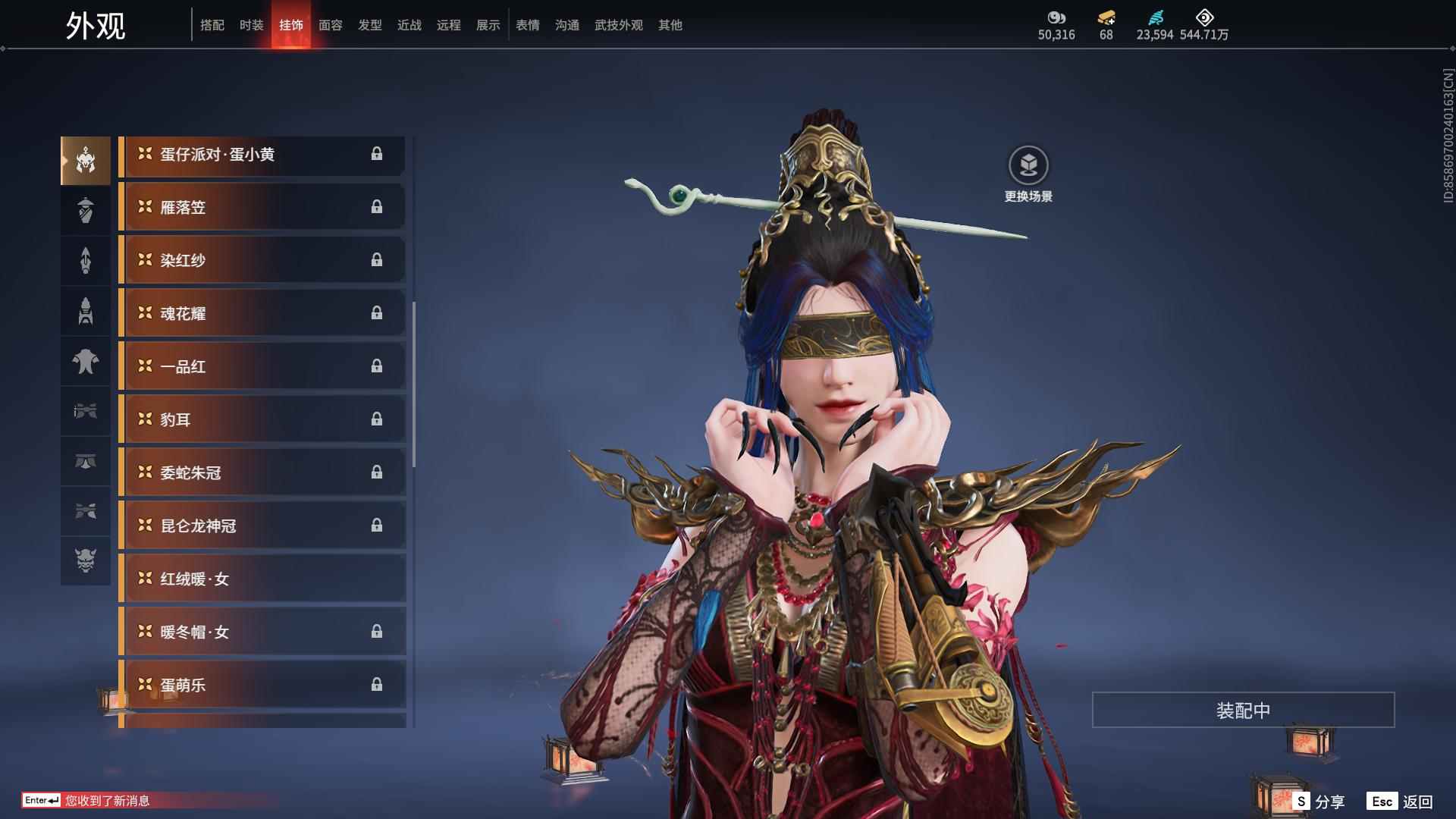Open the hat accessory category in sidebar
The image size is (1456, 819).
point(86,210)
